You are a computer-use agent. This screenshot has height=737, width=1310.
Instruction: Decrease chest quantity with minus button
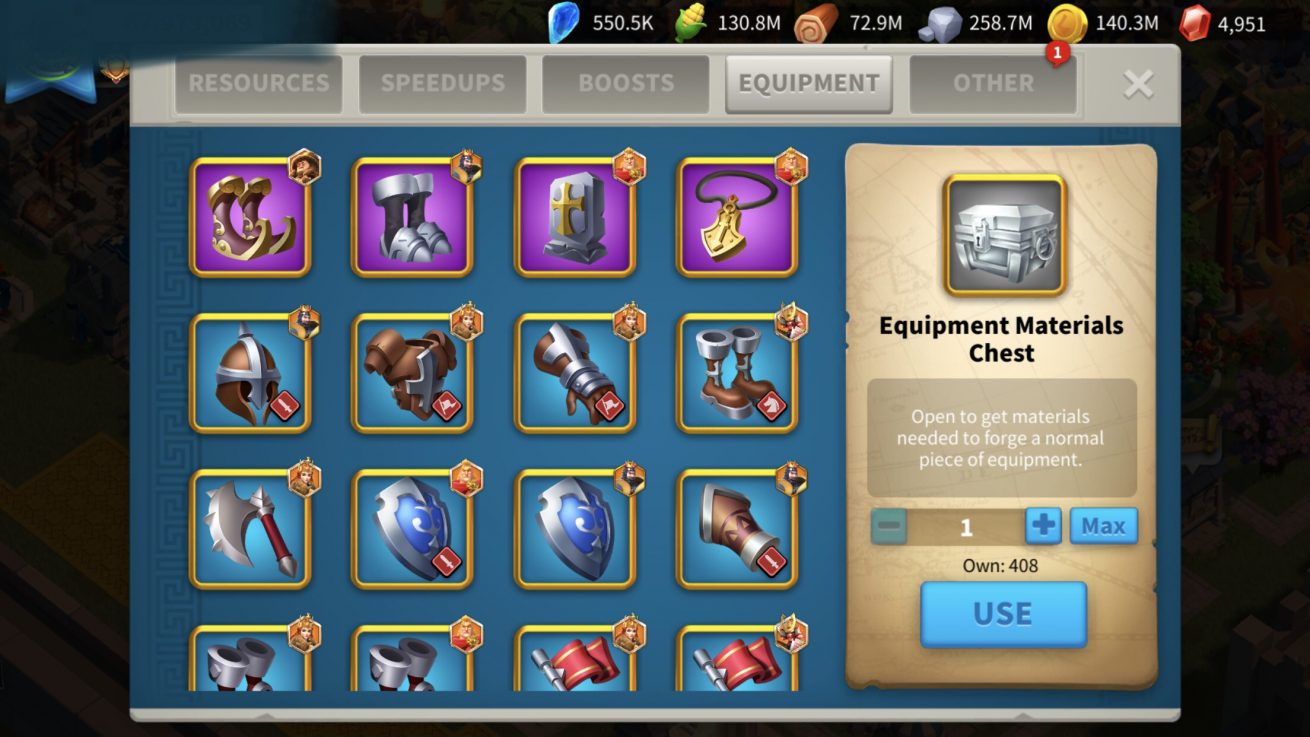pos(888,526)
